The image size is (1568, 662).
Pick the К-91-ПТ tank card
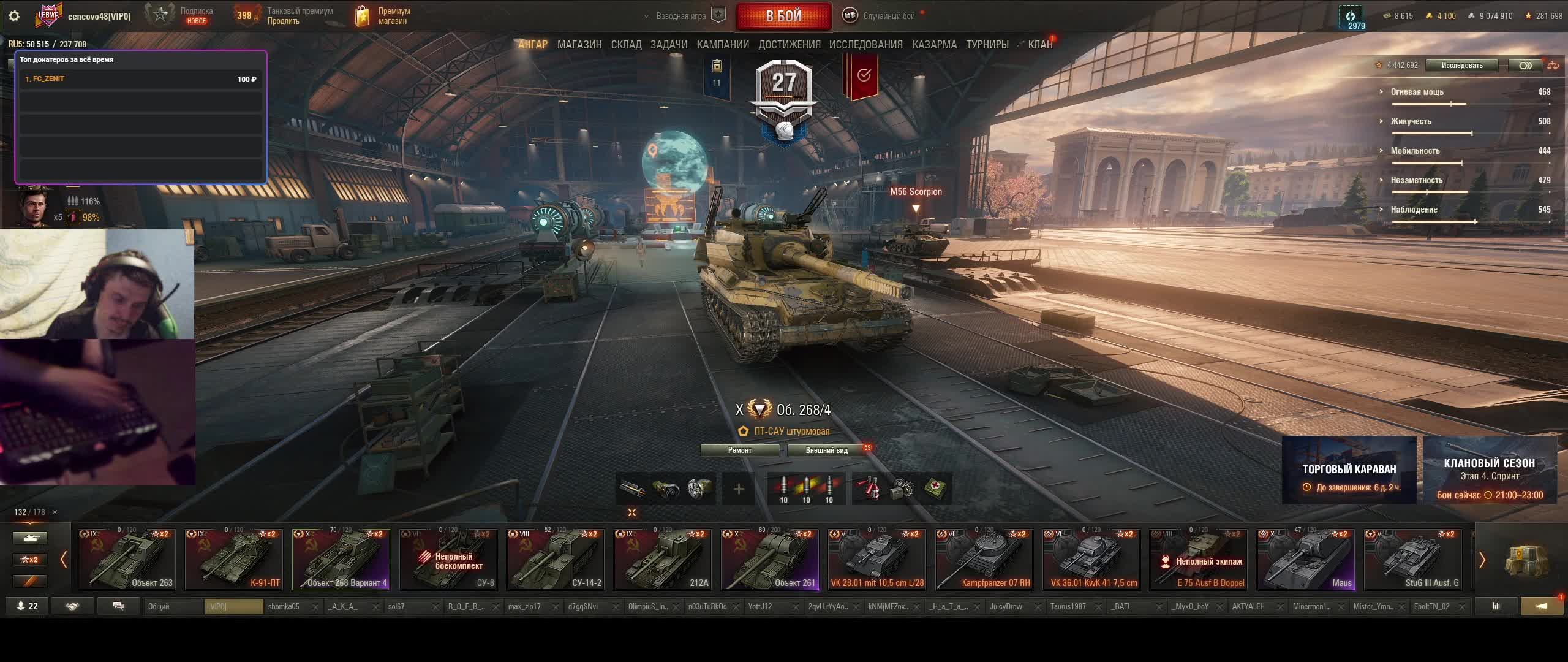pos(234,559)
